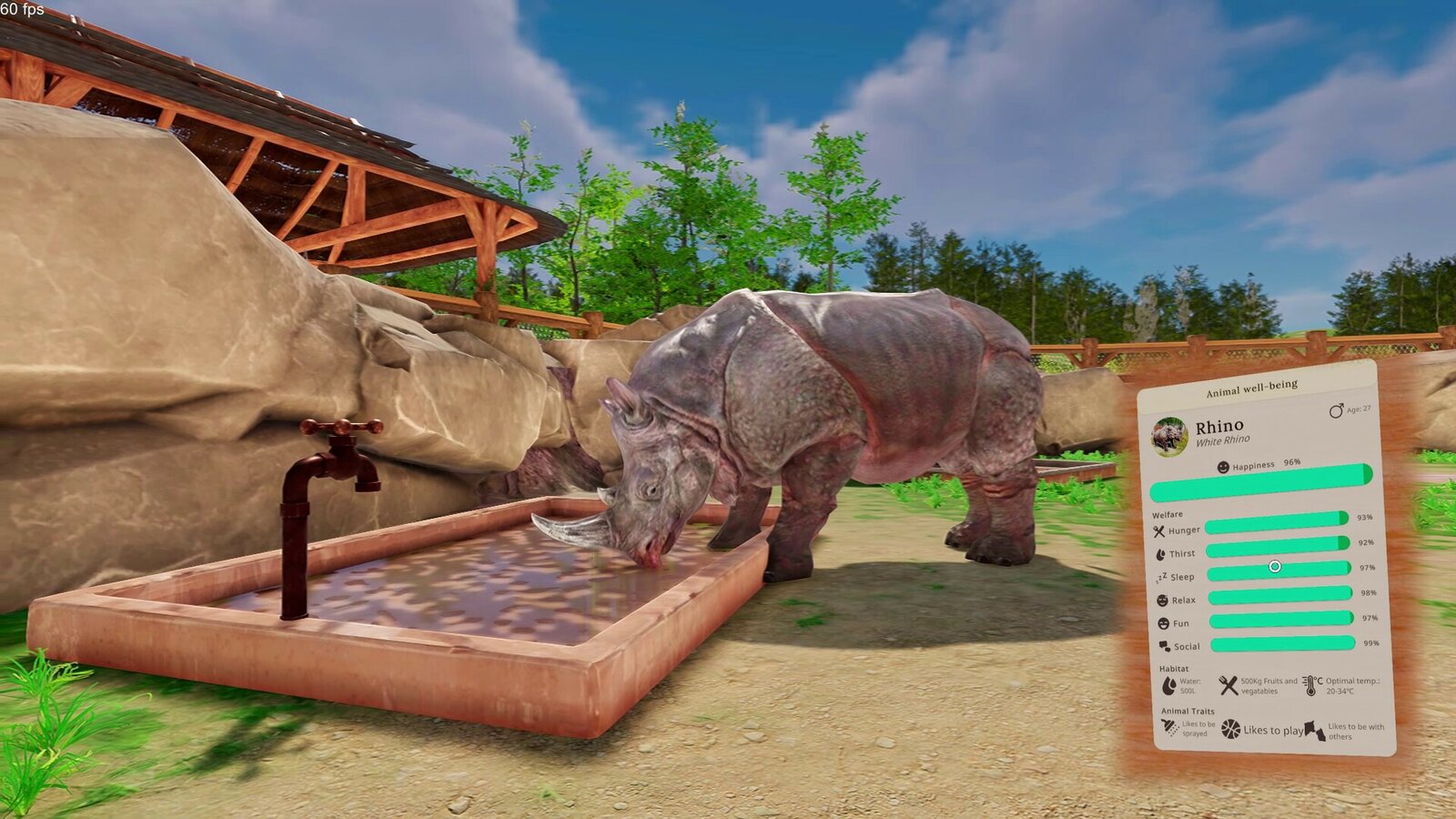The image size is (1456, 819).
Task: Open the Animal well-being panel header
Action: pos(1252,389)
